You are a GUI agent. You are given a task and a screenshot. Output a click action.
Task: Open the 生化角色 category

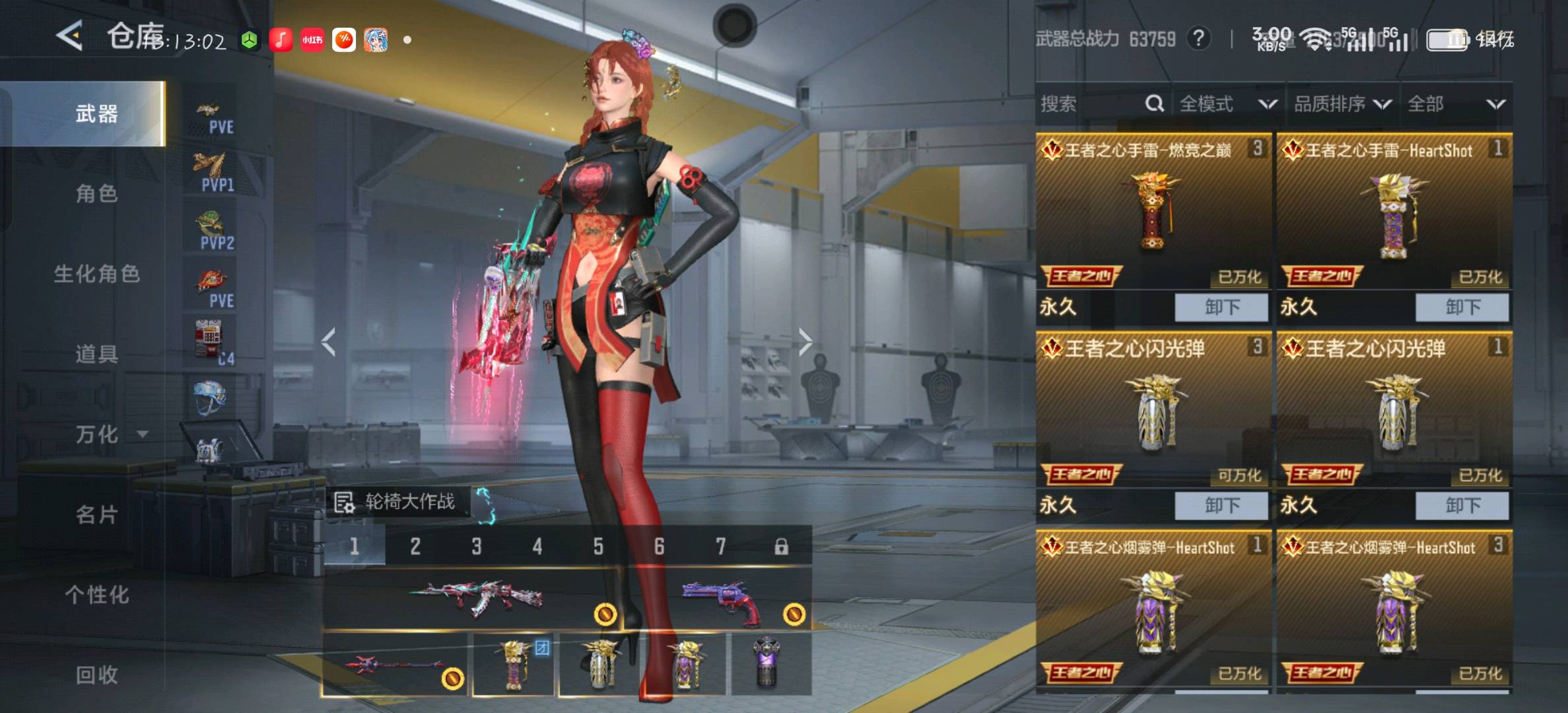[x=96, y=273]
